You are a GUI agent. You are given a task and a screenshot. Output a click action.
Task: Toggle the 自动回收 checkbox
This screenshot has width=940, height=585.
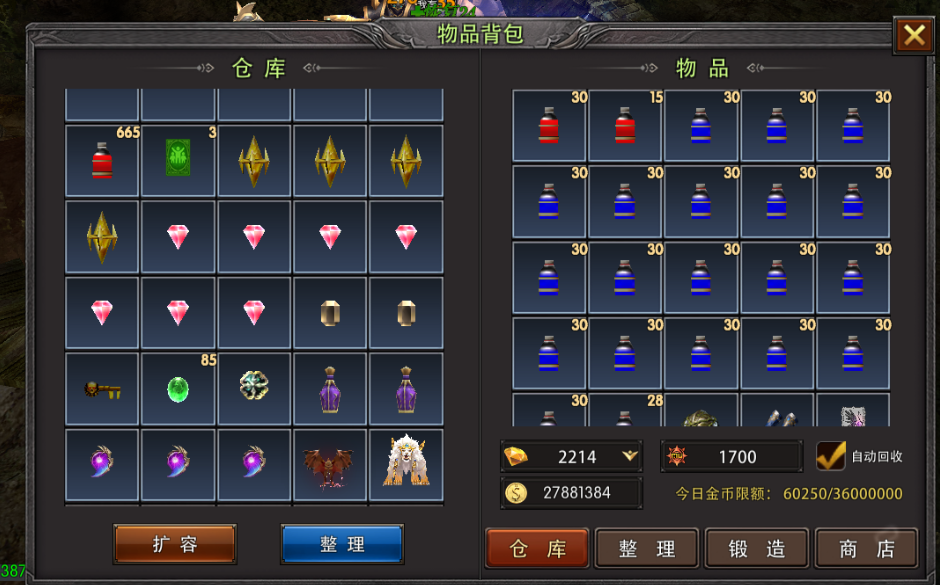tap(831, 456)
